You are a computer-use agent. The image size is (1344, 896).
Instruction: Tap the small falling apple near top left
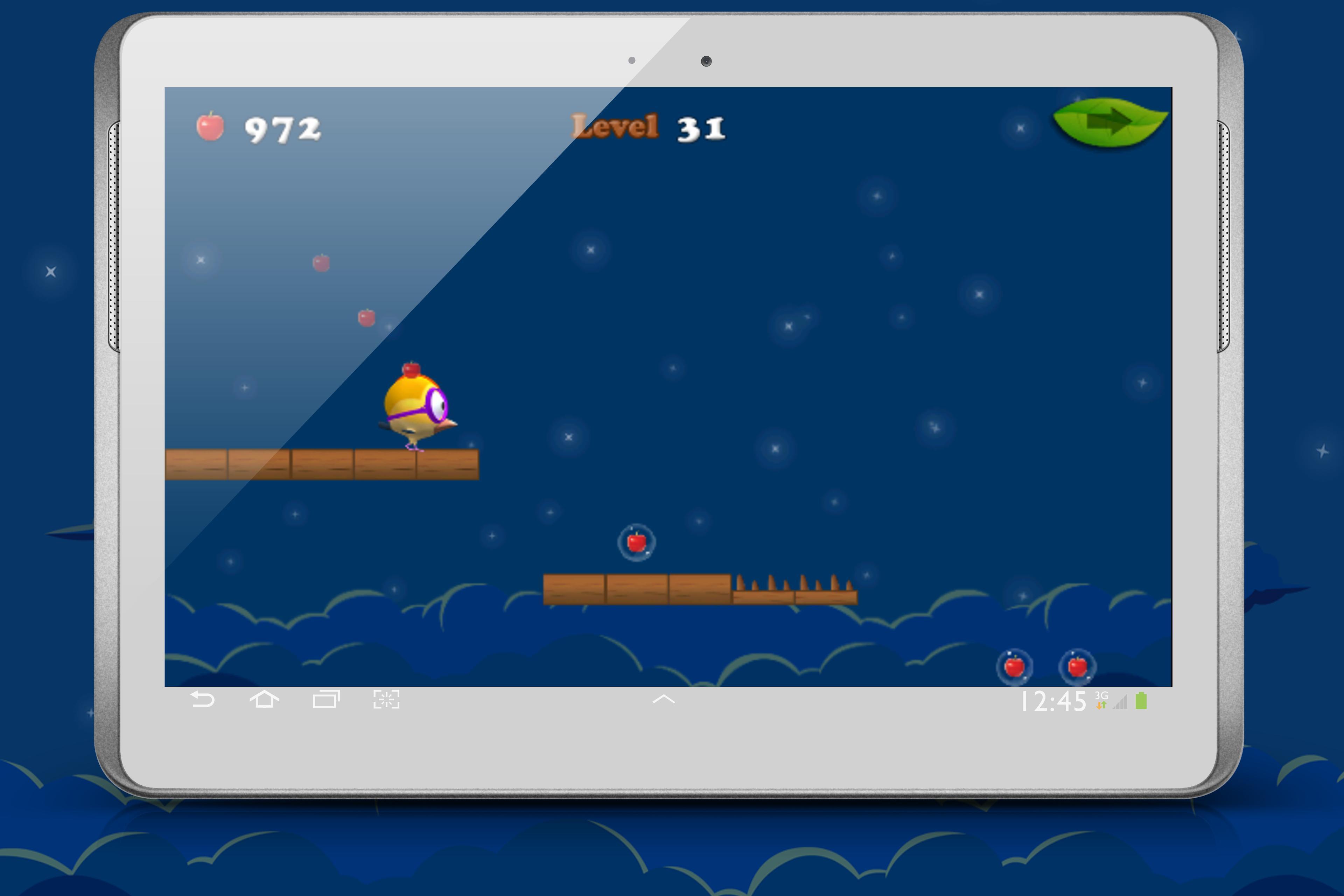click(x=322, y=263)
